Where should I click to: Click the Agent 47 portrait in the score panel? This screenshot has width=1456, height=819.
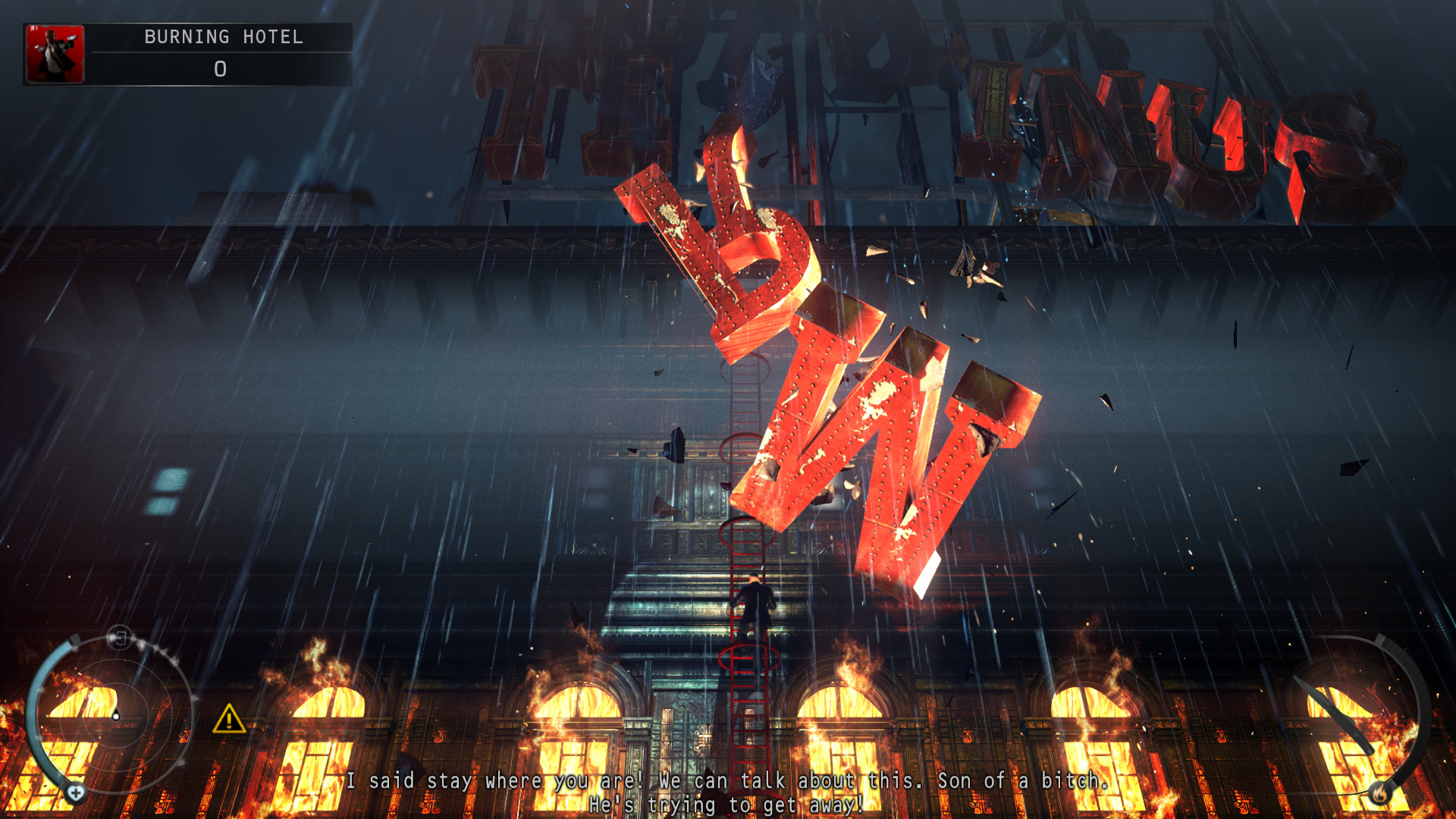point(55,54)
